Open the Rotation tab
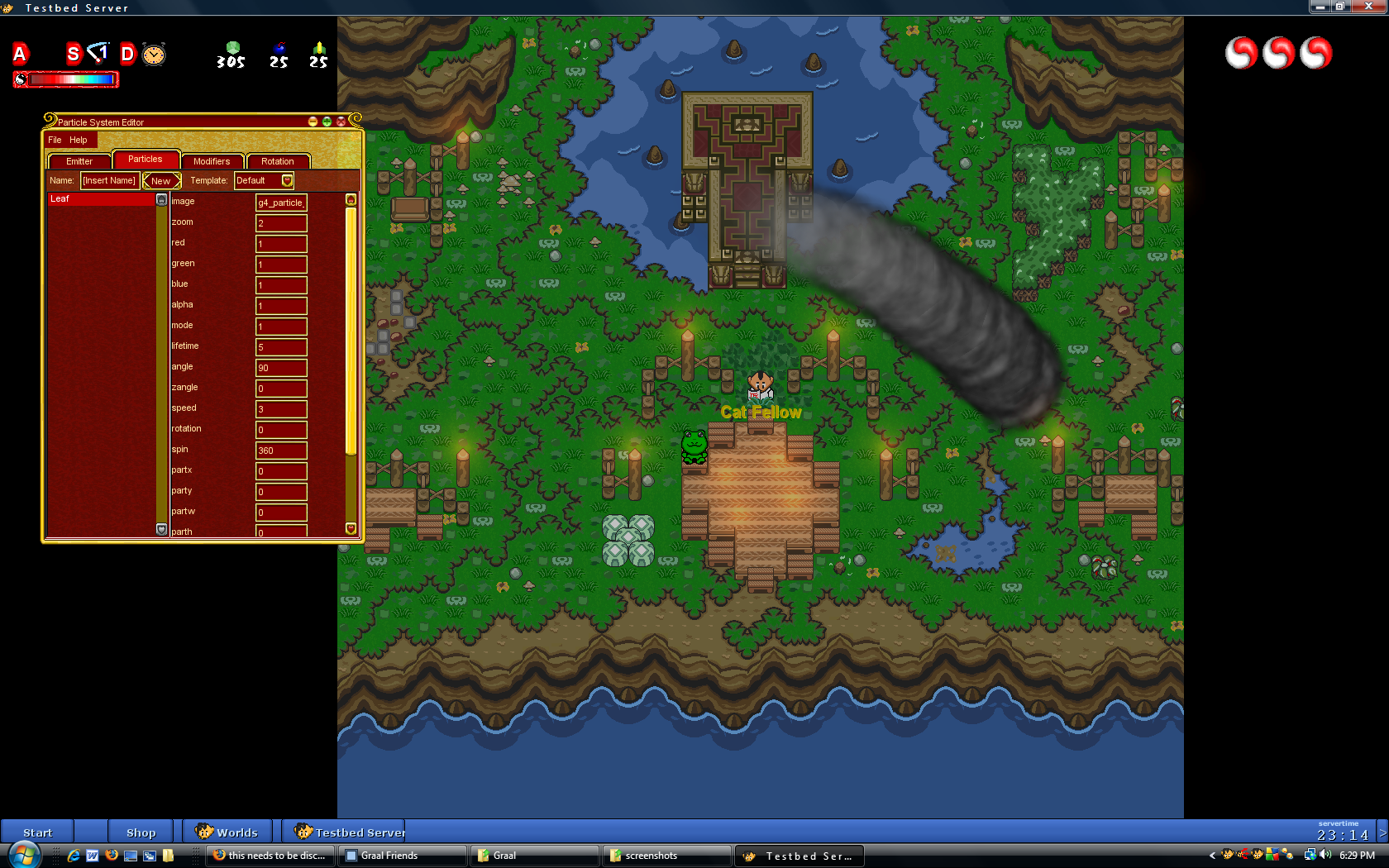This screenshot has height=868, width=1389. tap(278, 161)
